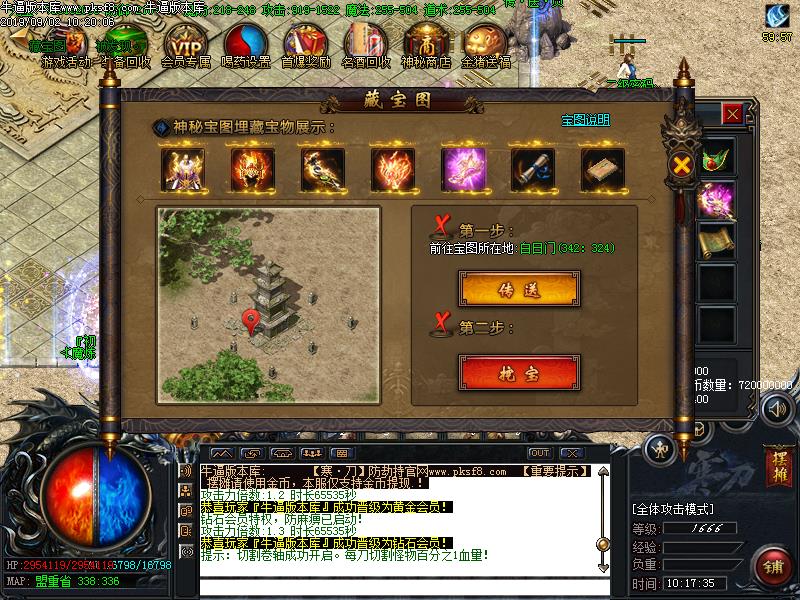Start digging with the 挖宝 button
Viewport: 800px width, 600px height.
tap(519, 373)
